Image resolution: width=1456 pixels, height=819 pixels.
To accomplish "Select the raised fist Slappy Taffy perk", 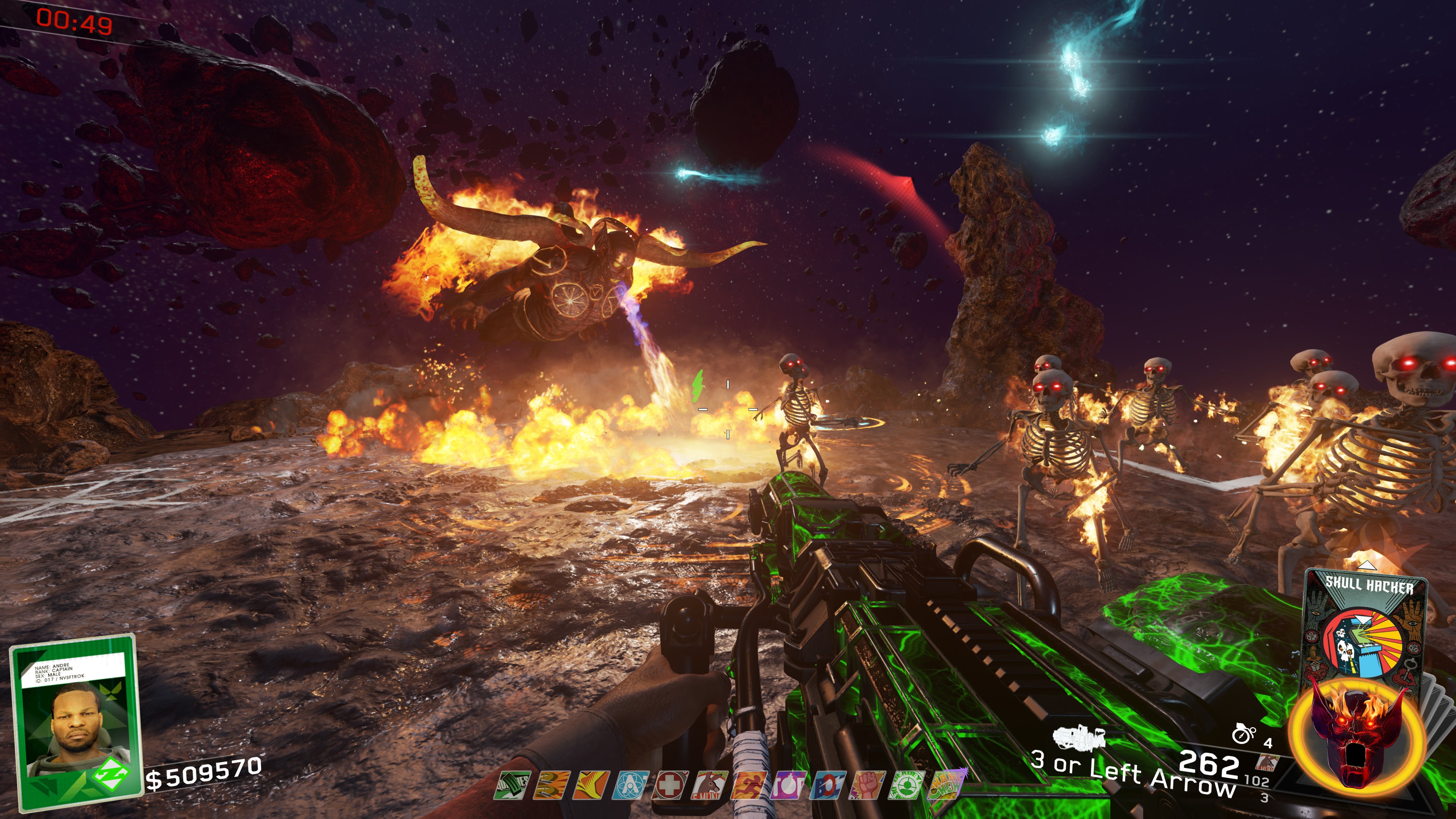I will tap(868, 786).
